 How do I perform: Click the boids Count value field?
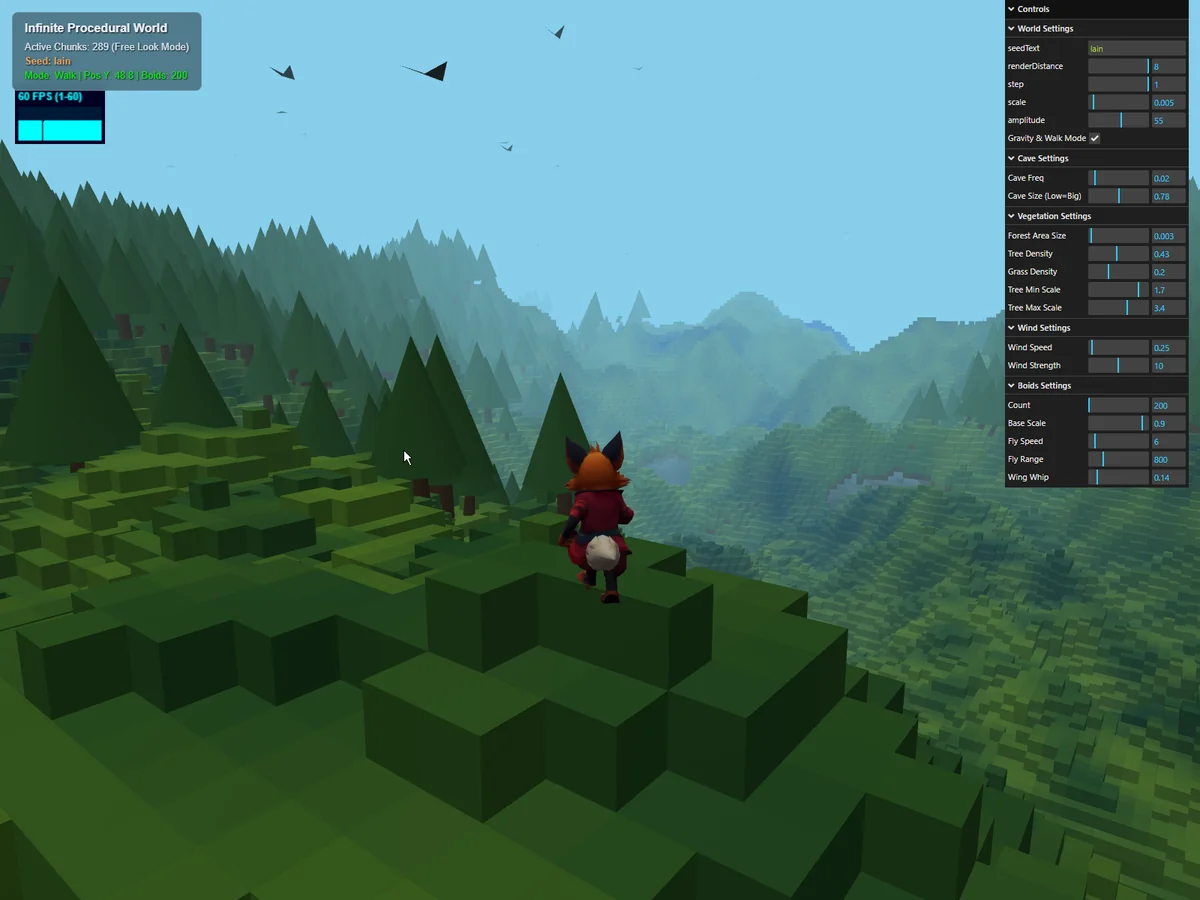1167,406
